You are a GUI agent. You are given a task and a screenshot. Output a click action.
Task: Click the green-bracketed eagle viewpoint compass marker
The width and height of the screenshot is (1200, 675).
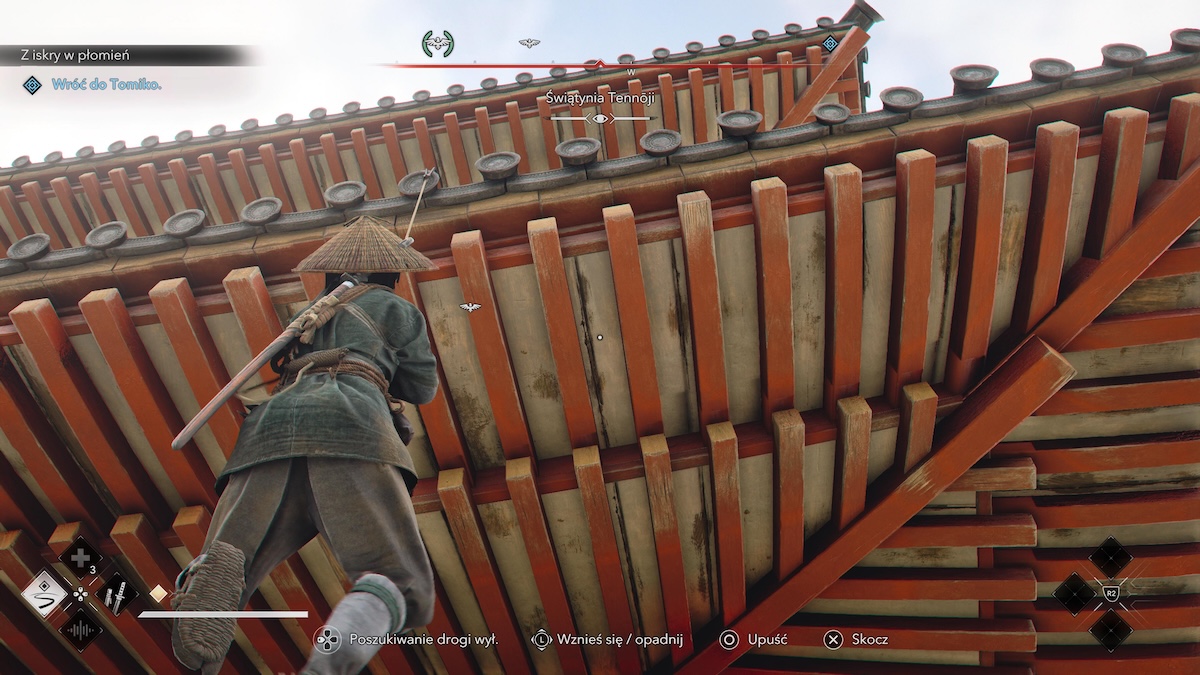coord(438,43)
